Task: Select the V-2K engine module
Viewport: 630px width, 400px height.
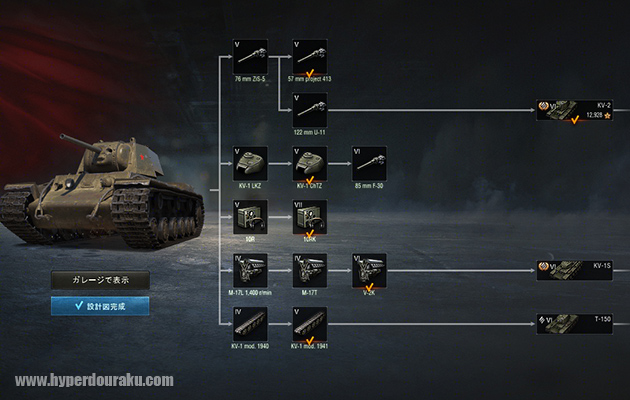Action: (369, 271)
